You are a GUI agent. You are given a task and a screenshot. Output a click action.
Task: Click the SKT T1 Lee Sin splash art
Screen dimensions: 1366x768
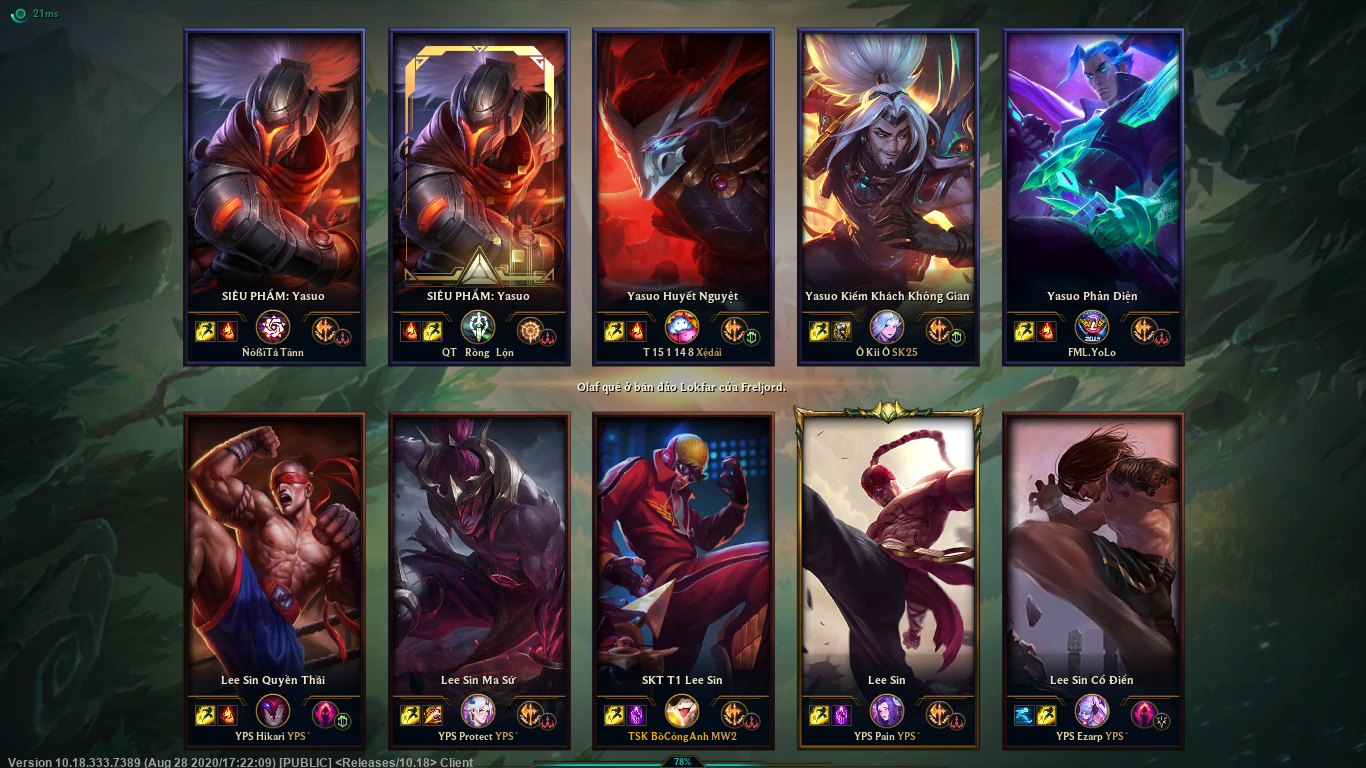tap(683, 550)
